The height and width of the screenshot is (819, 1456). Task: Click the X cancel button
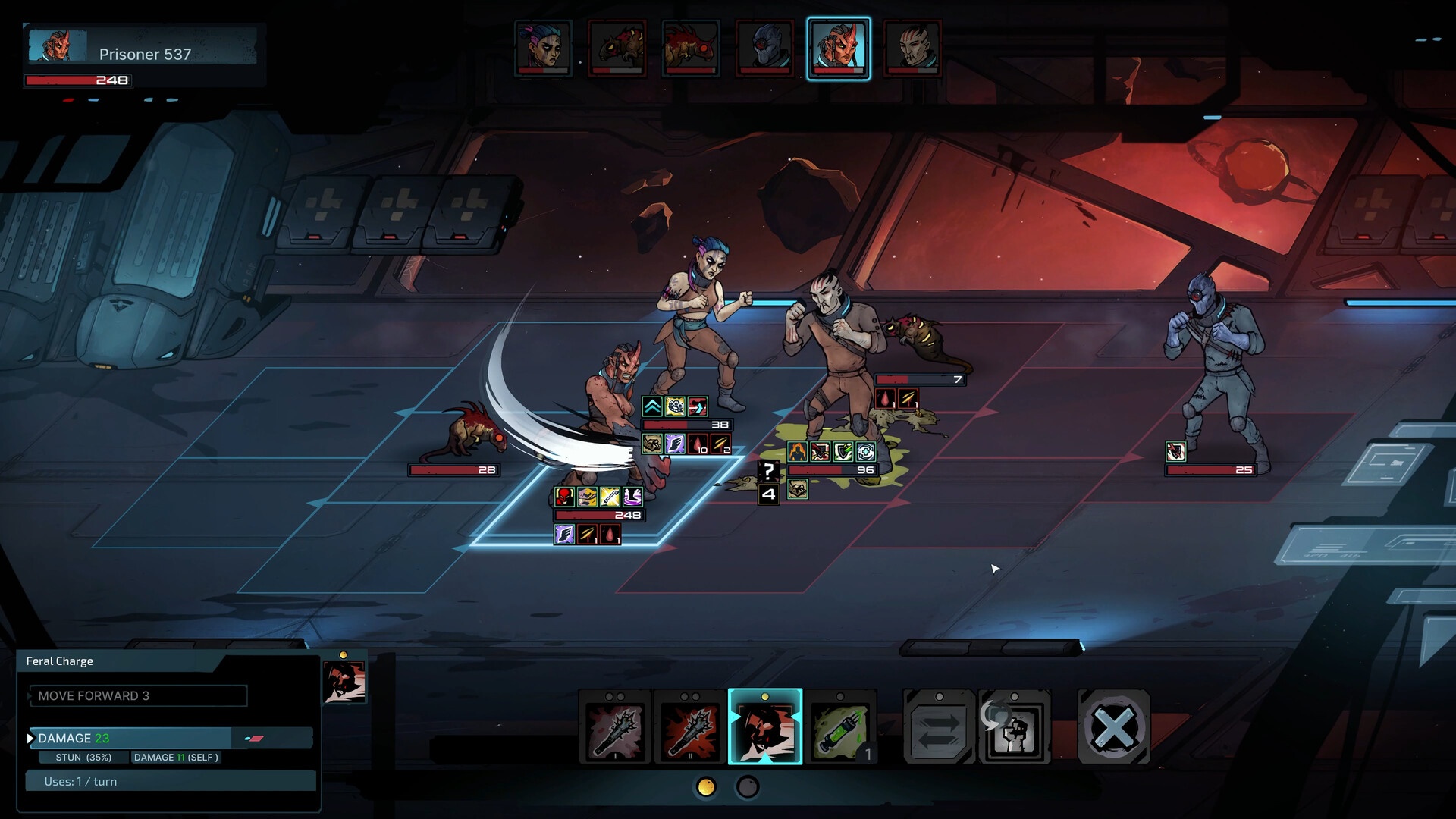pos(1113,728)
